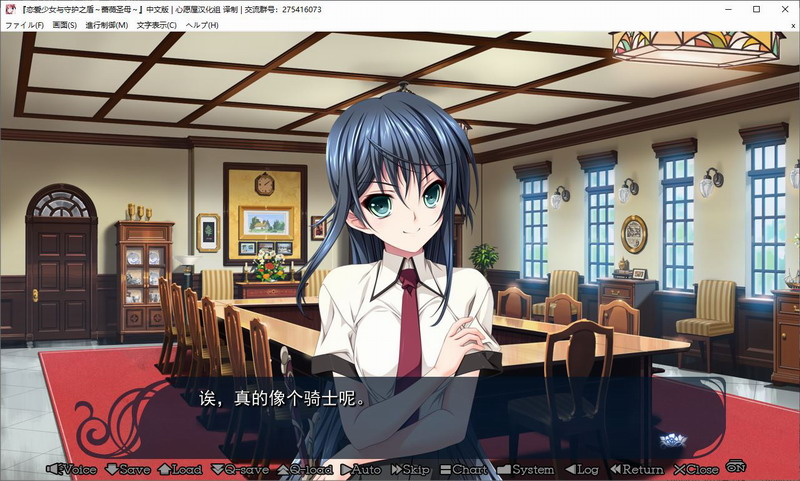Open the 画面(S) menu
Screen dimensions: 800x481
65,25
